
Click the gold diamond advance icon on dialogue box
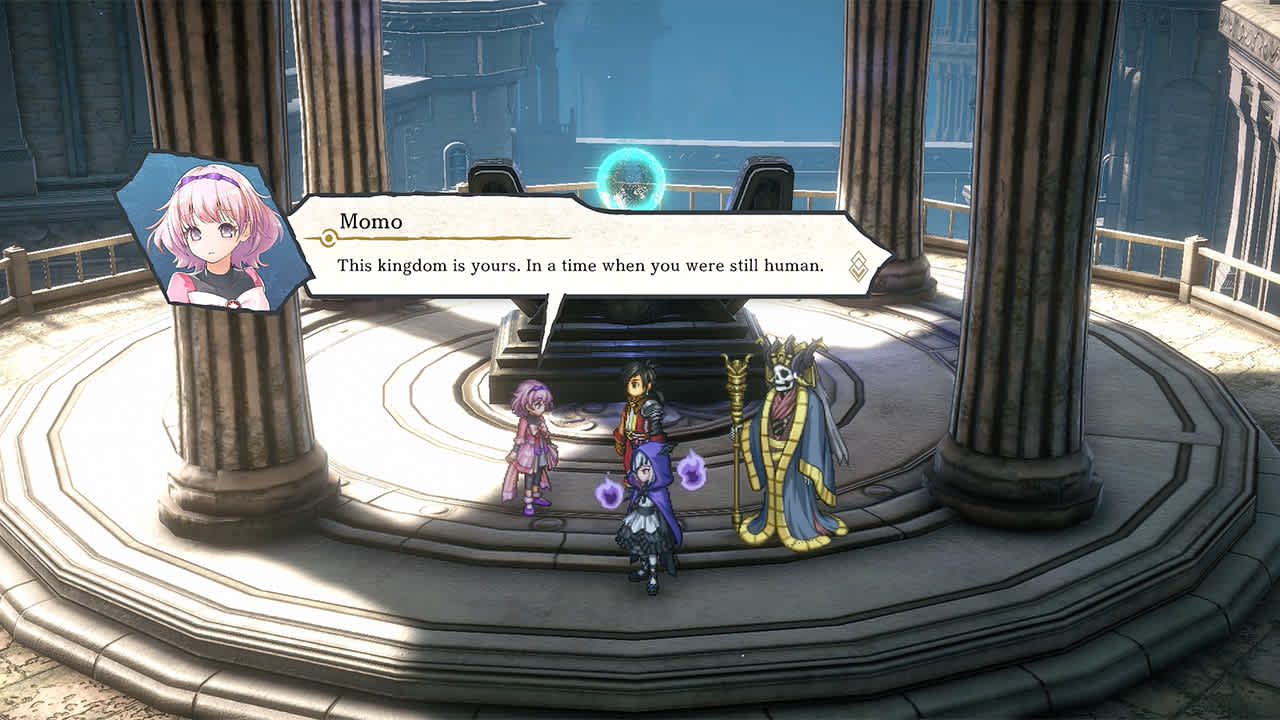pyautogui.click(x=858, y=264)
